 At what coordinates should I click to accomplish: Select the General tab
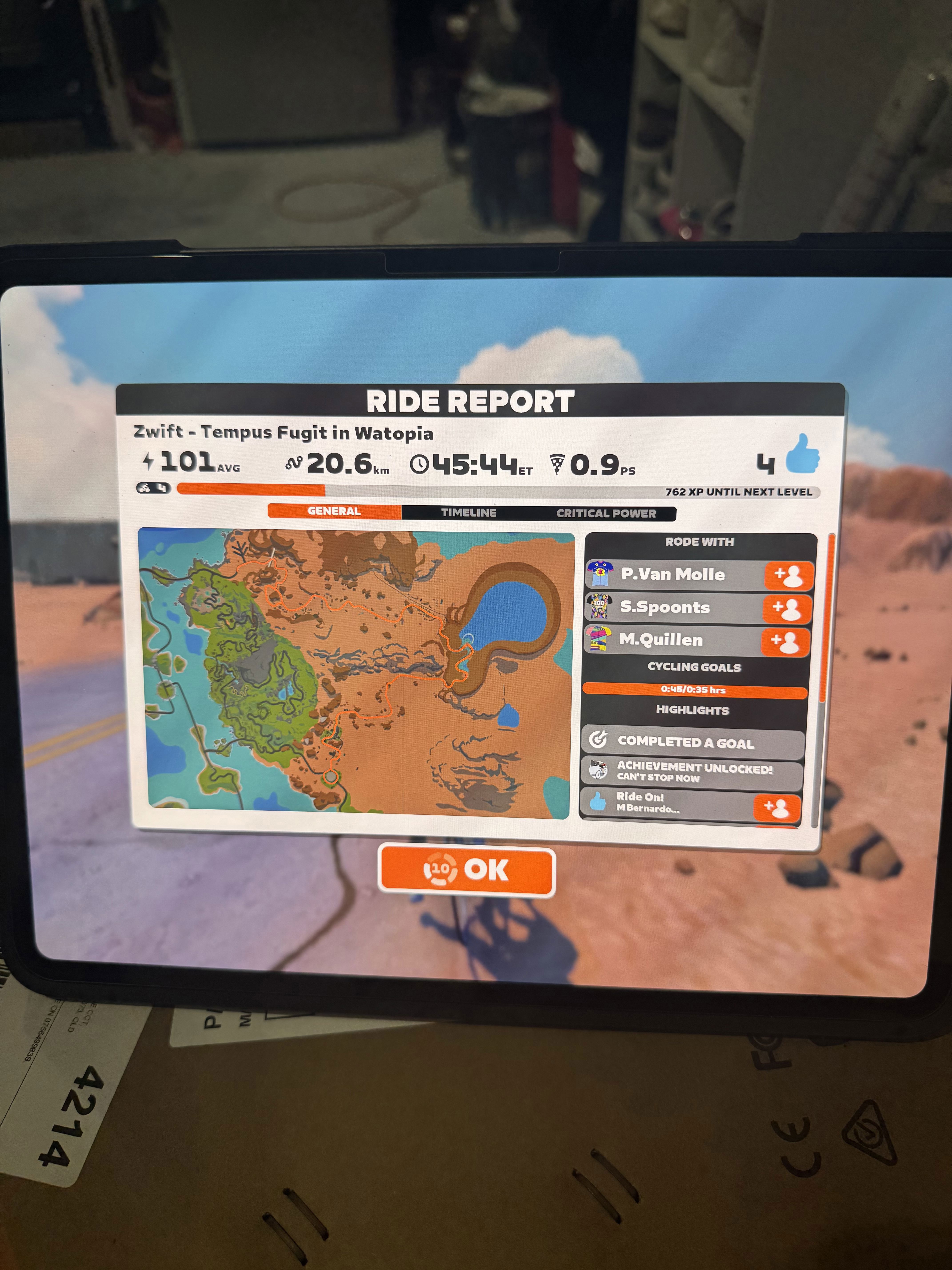(x=334, y=511)
